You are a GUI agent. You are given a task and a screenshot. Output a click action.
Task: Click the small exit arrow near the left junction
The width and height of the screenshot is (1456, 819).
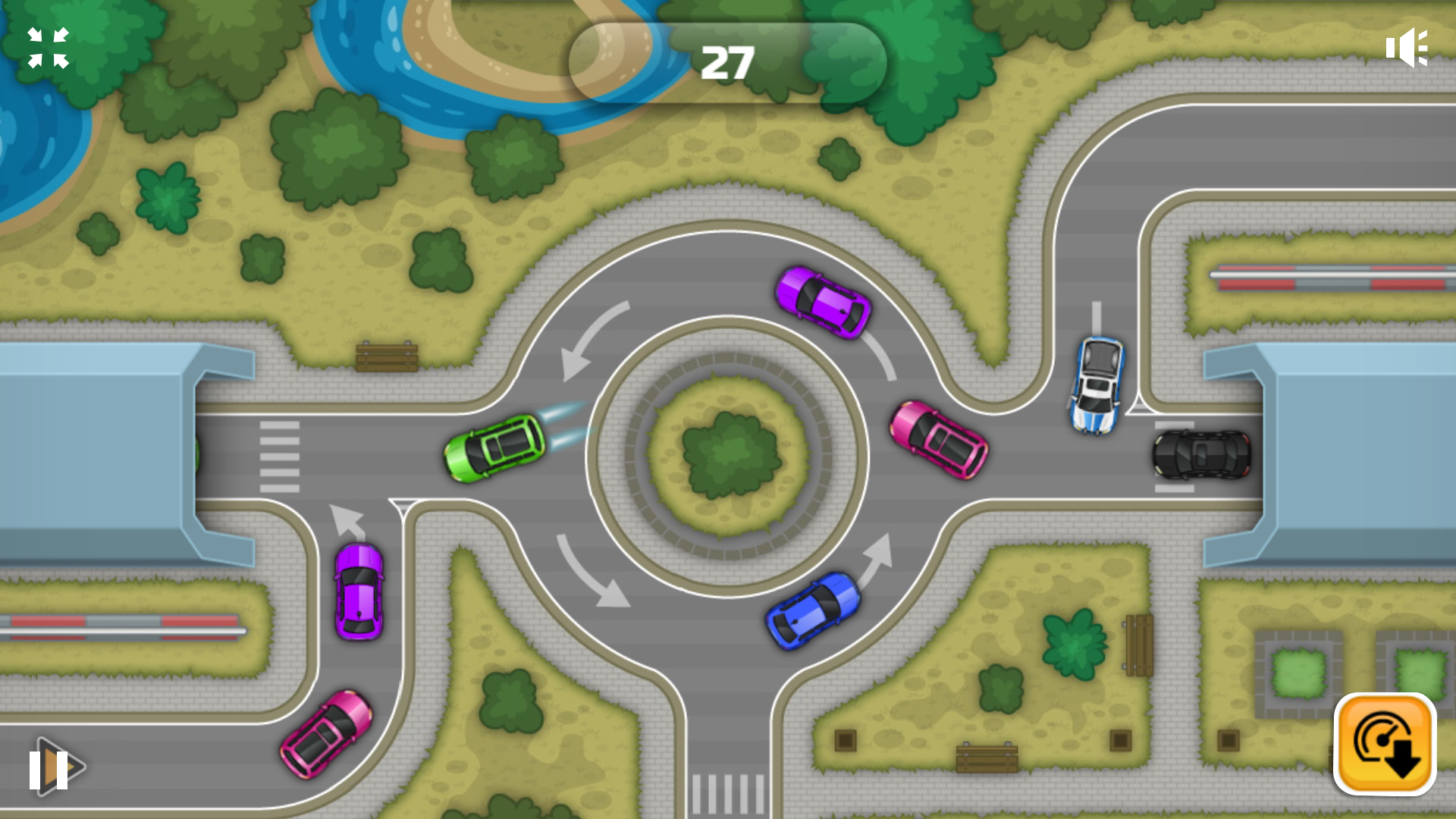[x=348, y=519]
